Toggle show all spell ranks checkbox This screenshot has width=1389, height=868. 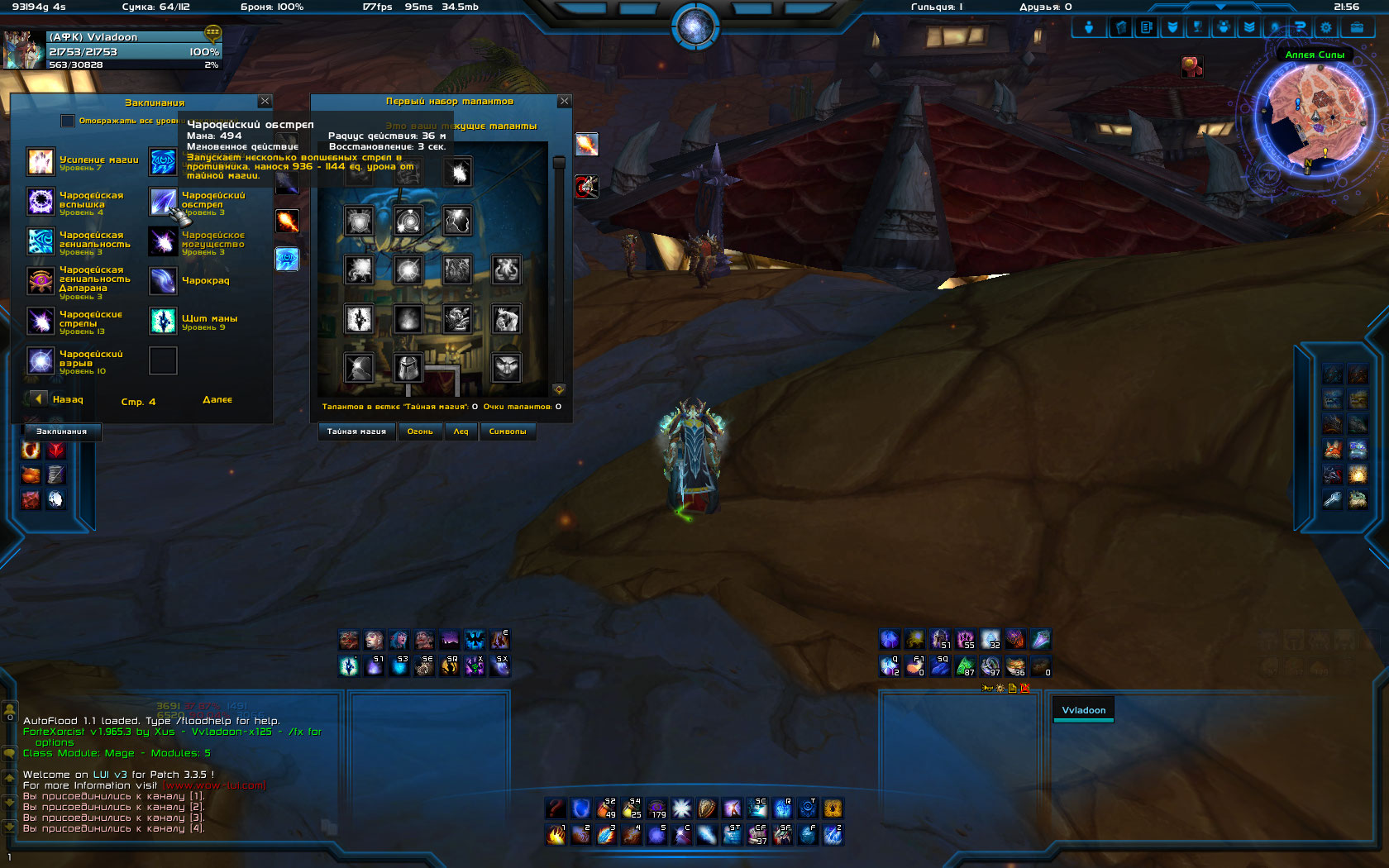coord(68,121)
